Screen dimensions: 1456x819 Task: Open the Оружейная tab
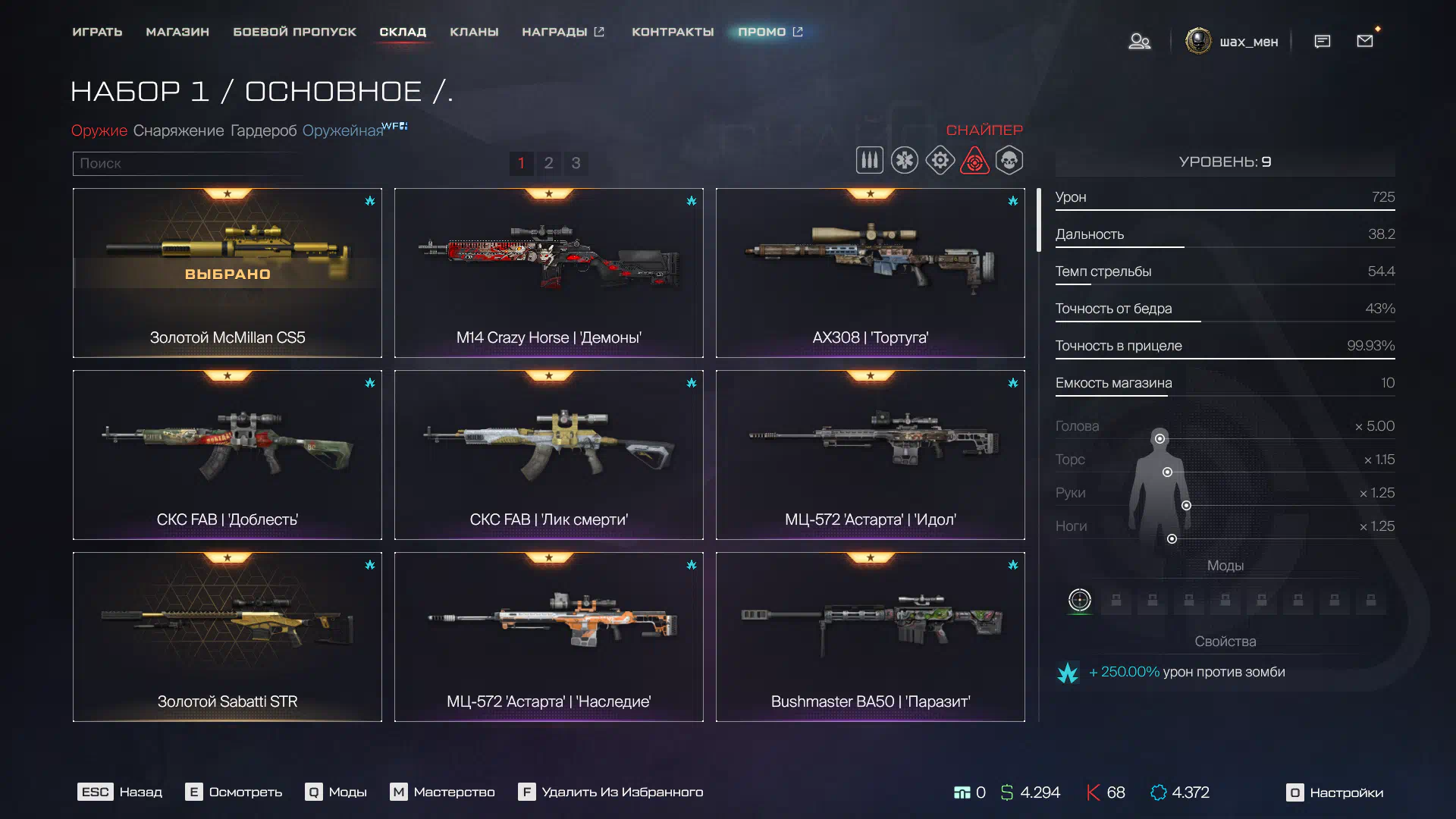pos(343,130)
